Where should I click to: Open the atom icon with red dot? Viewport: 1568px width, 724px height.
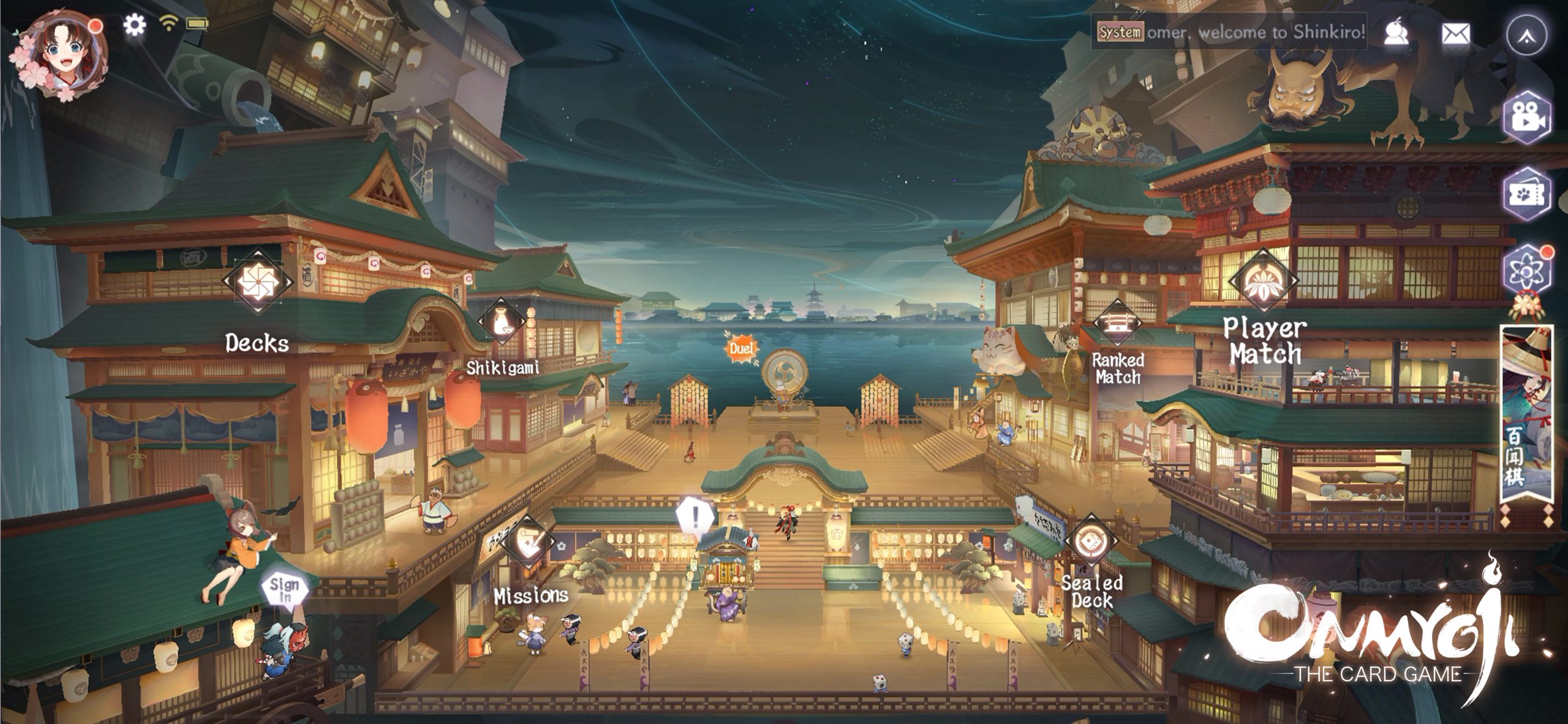click(x=1528, y=270)
